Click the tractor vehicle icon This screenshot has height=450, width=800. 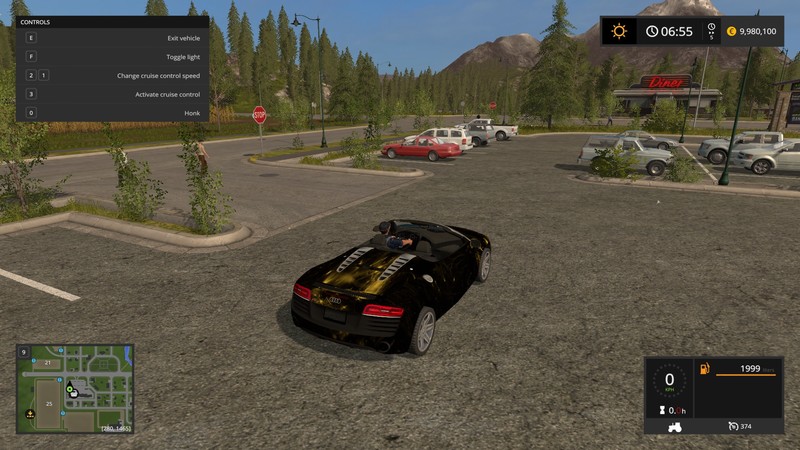coord(676,426)
